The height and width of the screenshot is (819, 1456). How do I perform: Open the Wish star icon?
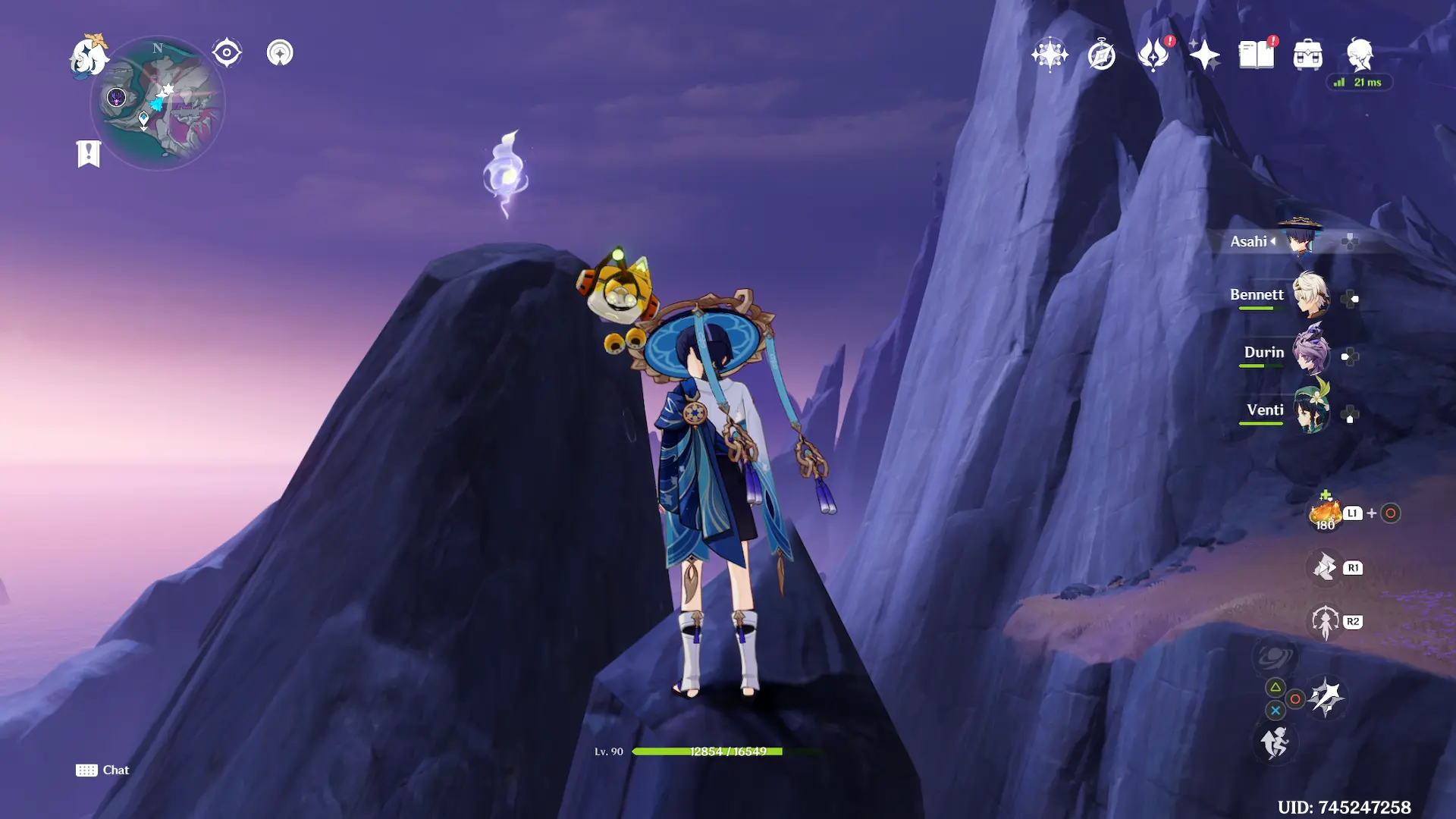click(1050, 55)
